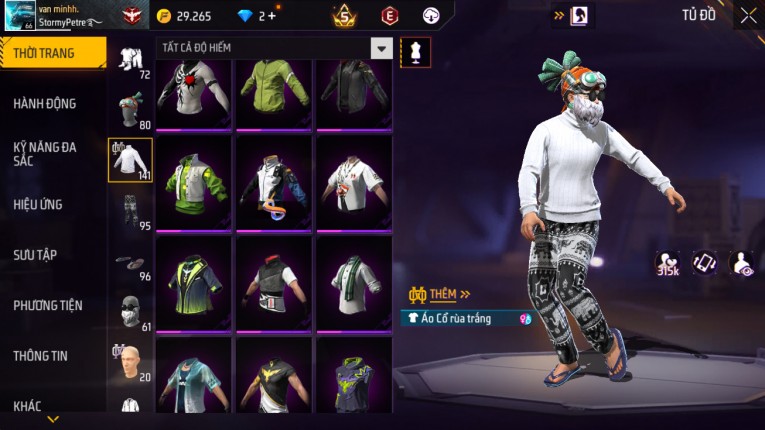Tap the heart likes icon showing 315k
Viewport: 765px width, 430px height.
tap(668, 262)
